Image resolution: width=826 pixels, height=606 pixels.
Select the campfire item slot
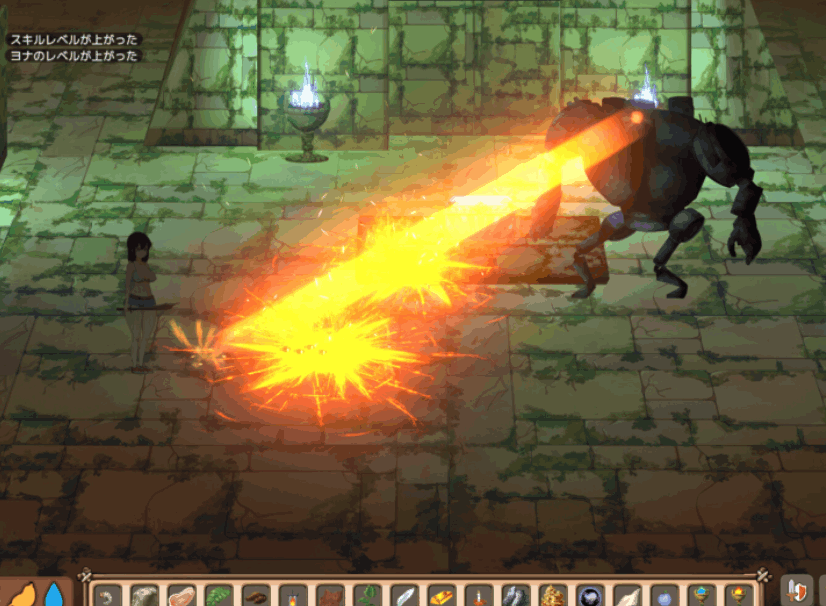coord(292,597)
